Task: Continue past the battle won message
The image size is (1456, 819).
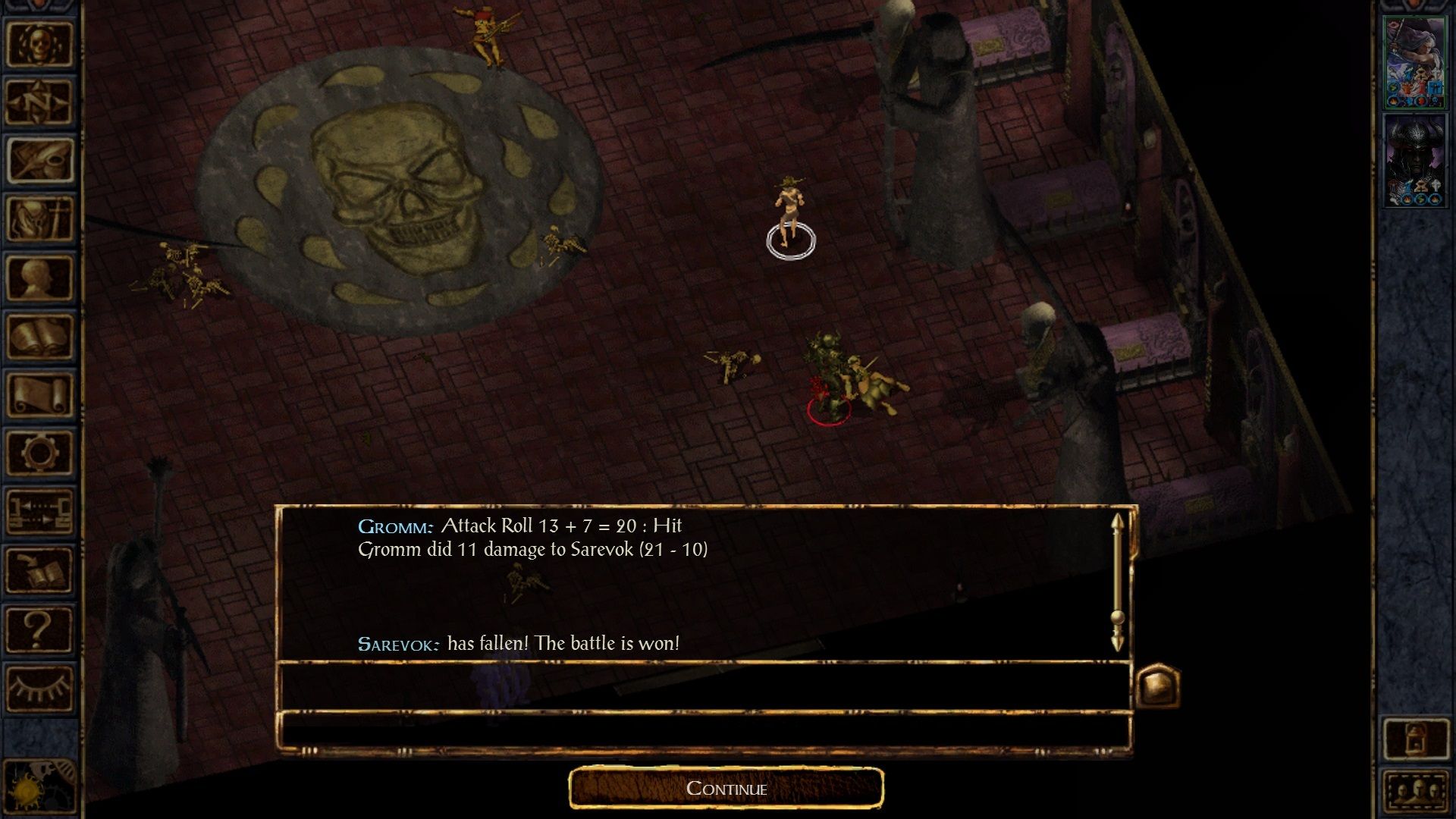Action: click(726, 789)
